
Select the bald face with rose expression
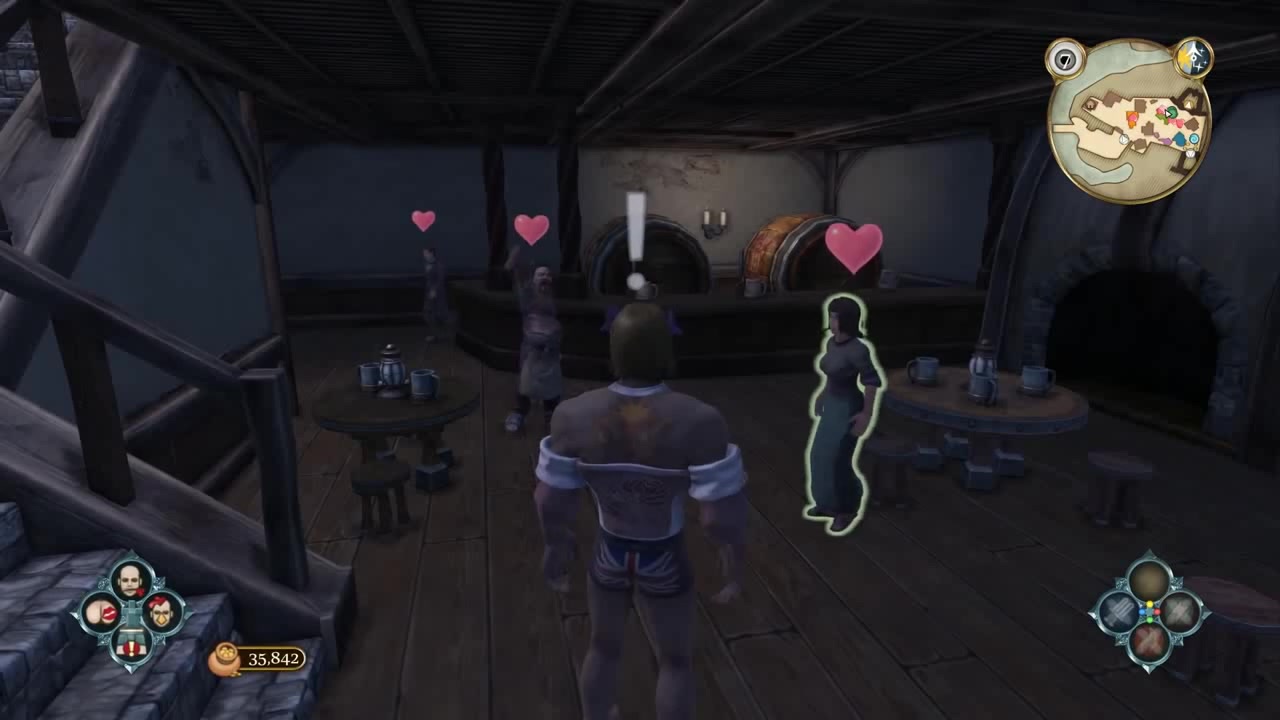click(x=132, y=578)
